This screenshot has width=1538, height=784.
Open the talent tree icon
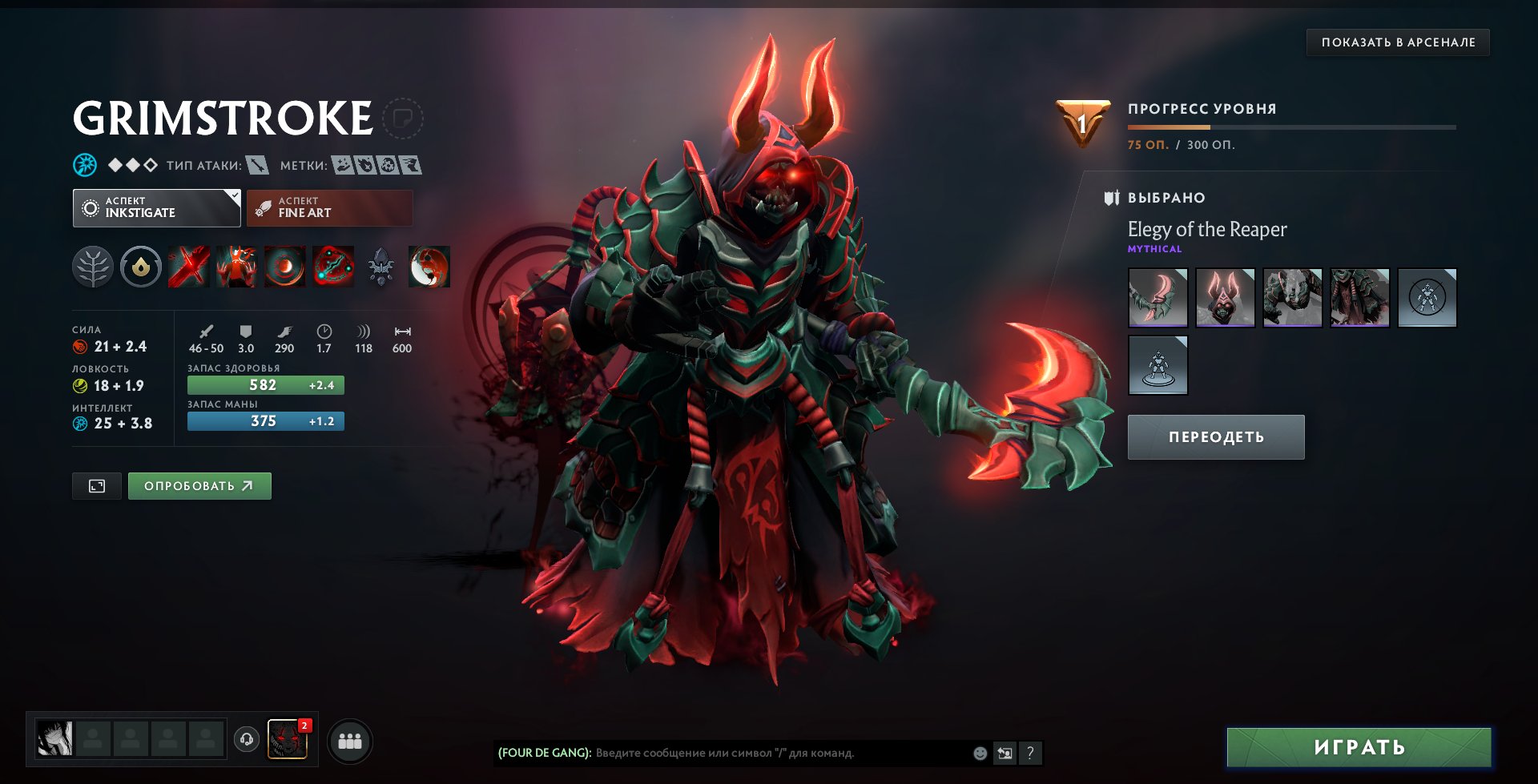(93, 267)
